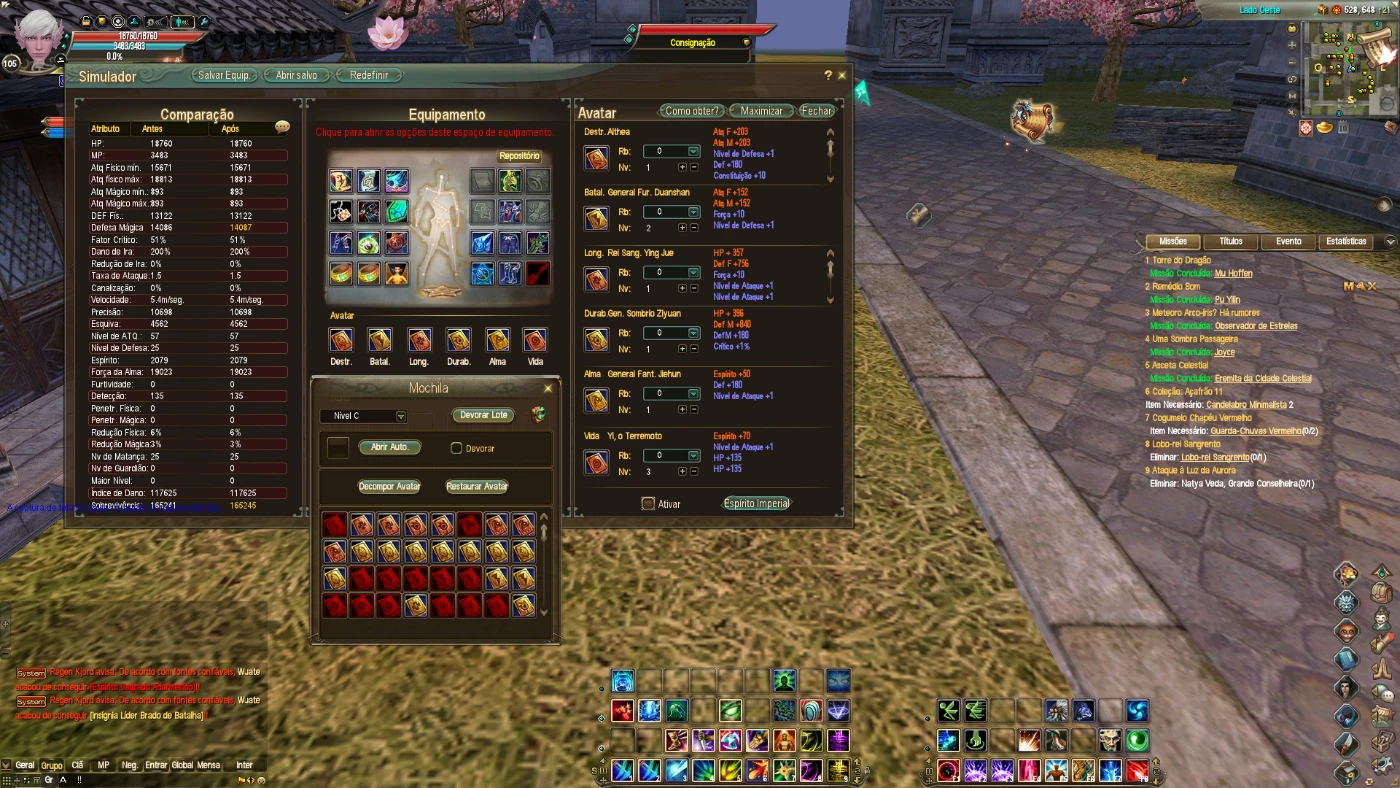Select the Batal. avatar card icon
The image size is (1400, 788).
point(379,340)
